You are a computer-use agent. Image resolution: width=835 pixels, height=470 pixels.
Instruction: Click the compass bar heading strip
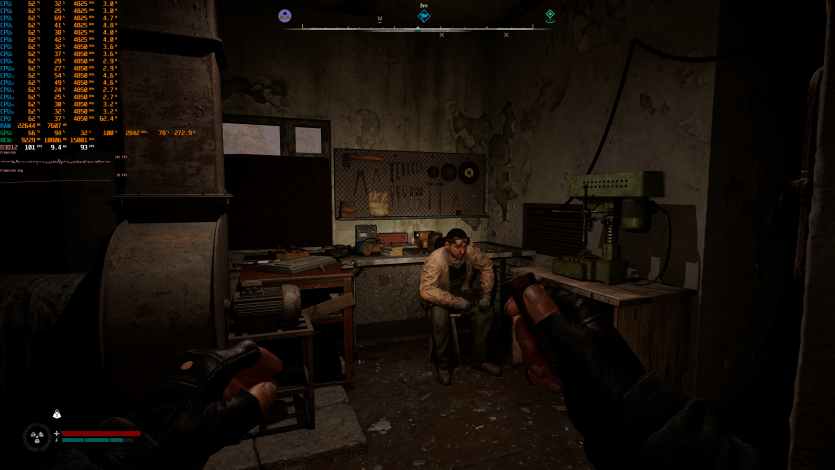point(417,28)
